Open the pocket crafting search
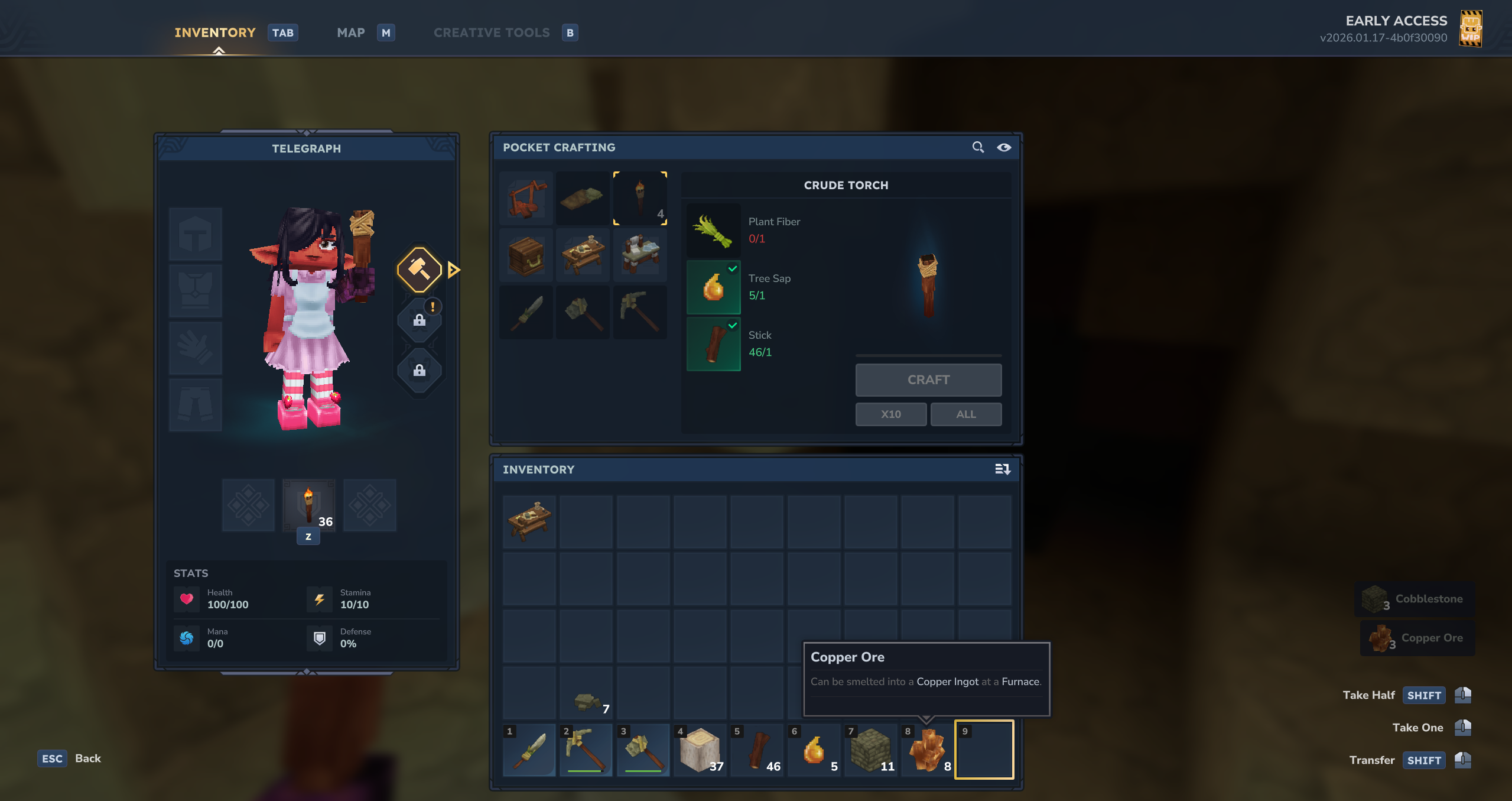Image resolution: width=1512 pixels, height=801 pixels. 978,147
